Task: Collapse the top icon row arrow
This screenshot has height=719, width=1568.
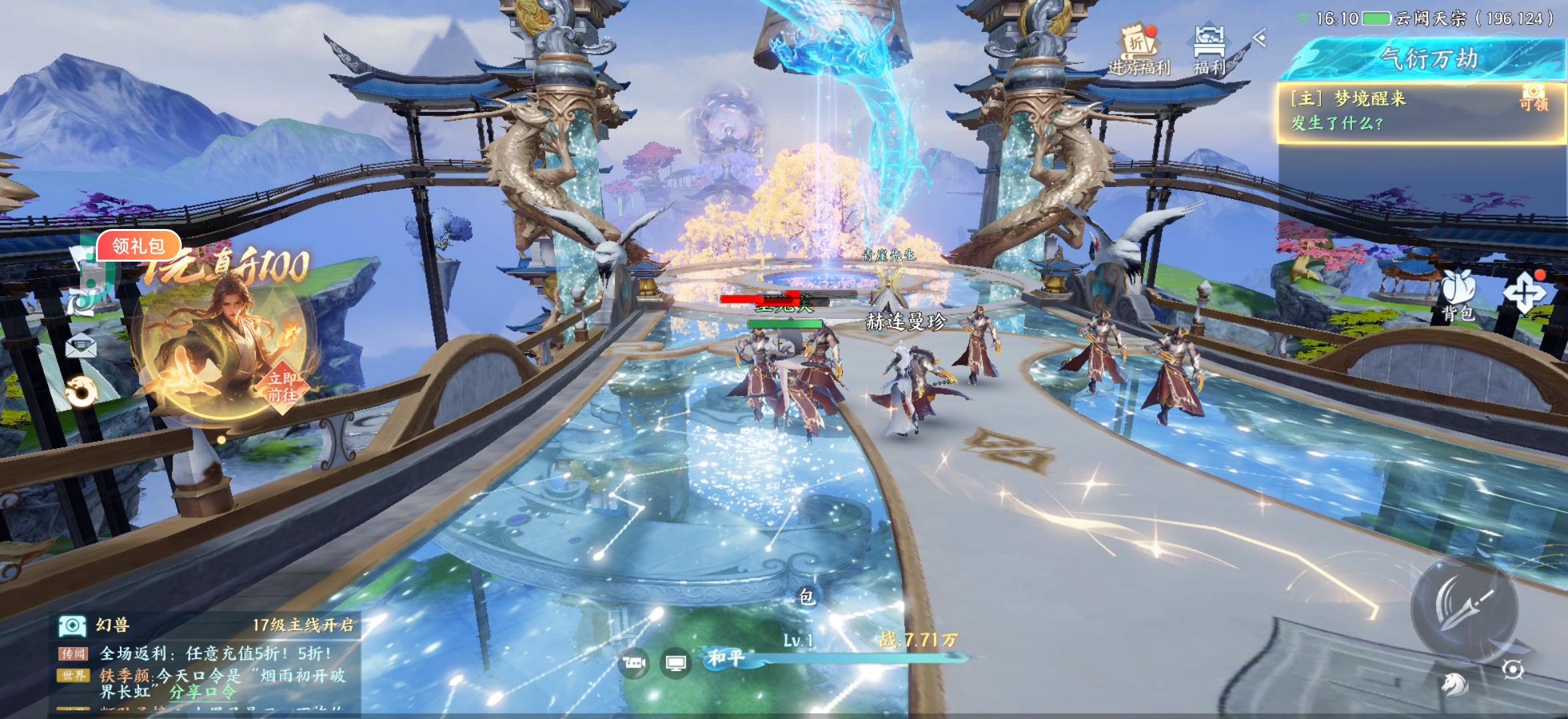Action: pyautogui.click(x=1259, y=38)
